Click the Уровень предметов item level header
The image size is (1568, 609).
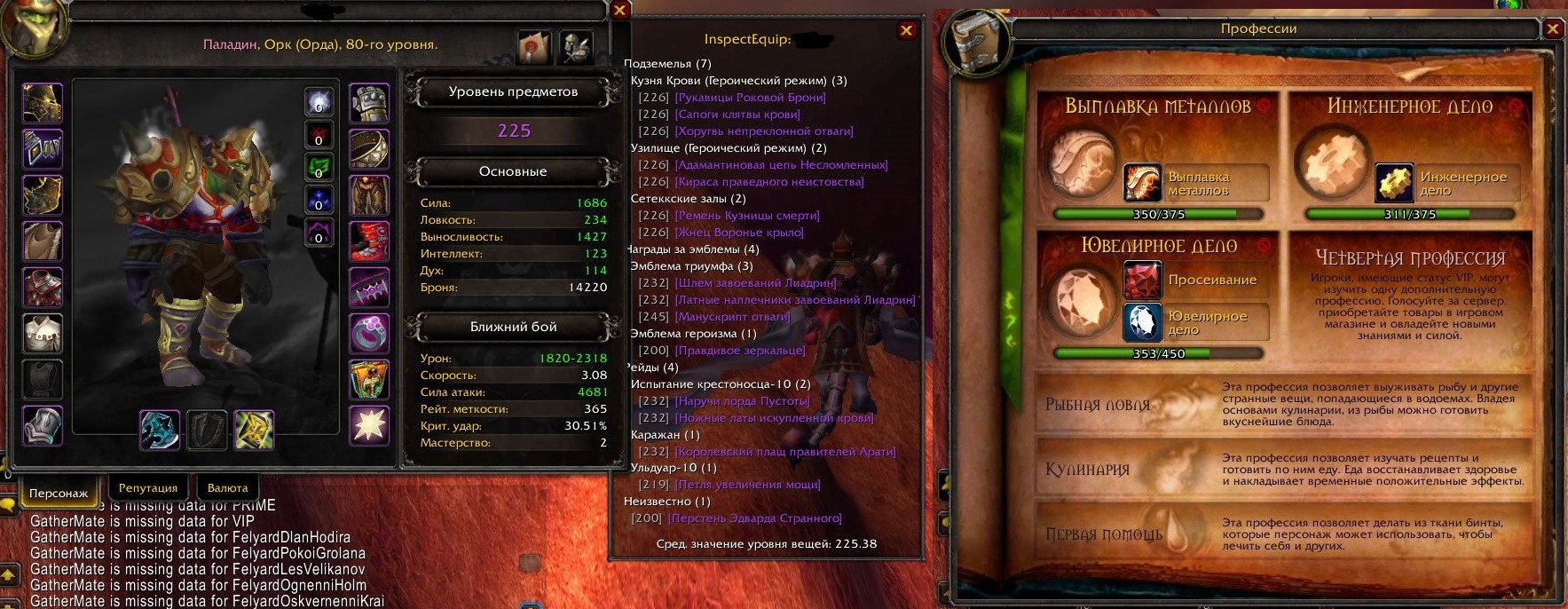tap(513, 91)
